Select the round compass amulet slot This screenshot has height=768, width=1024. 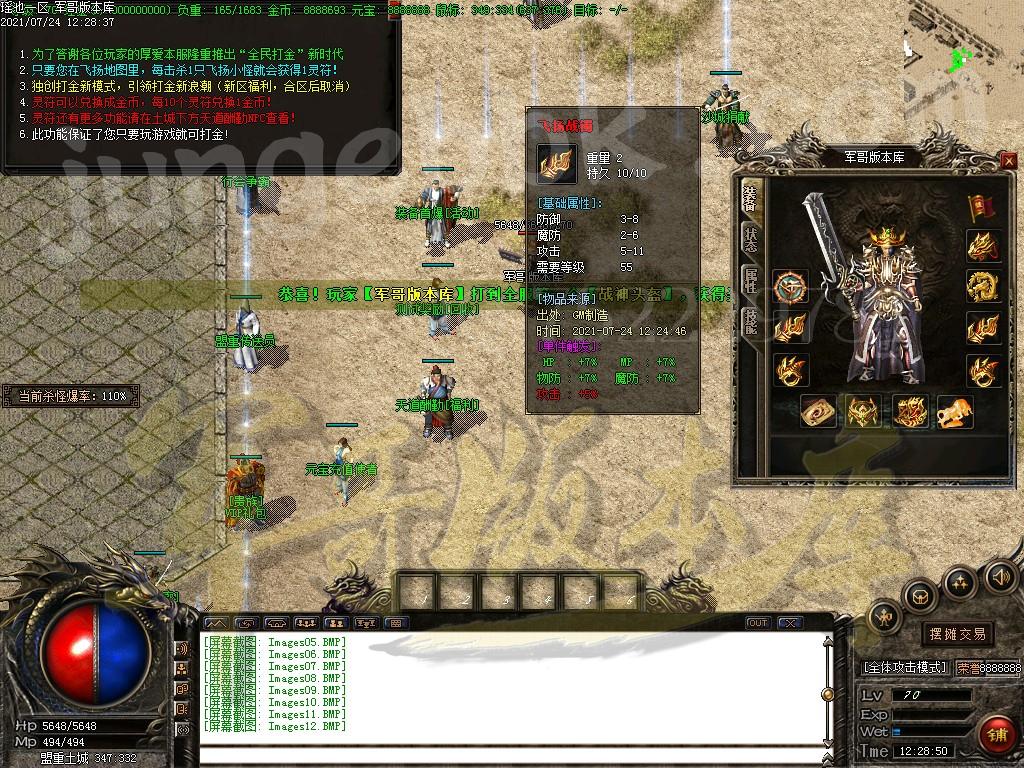coord(790,287)
